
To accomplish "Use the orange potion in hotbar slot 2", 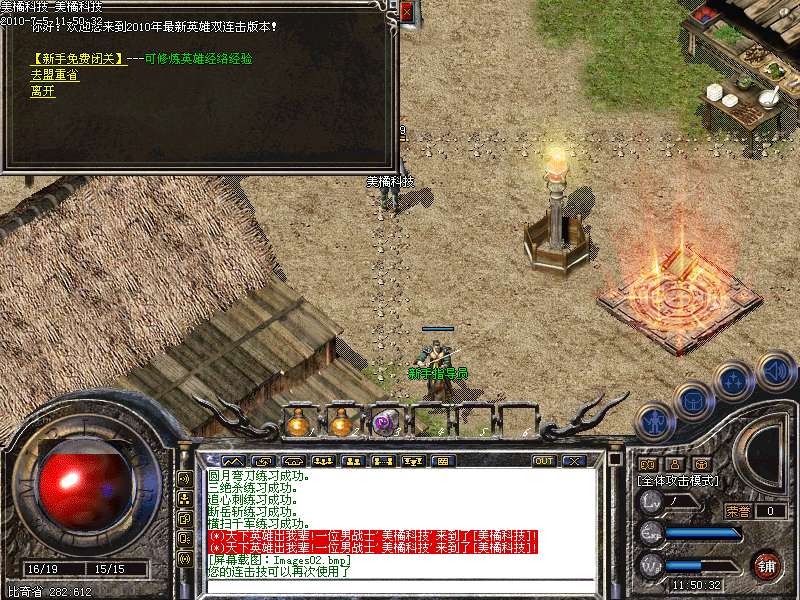I will [x=341, y=423].
